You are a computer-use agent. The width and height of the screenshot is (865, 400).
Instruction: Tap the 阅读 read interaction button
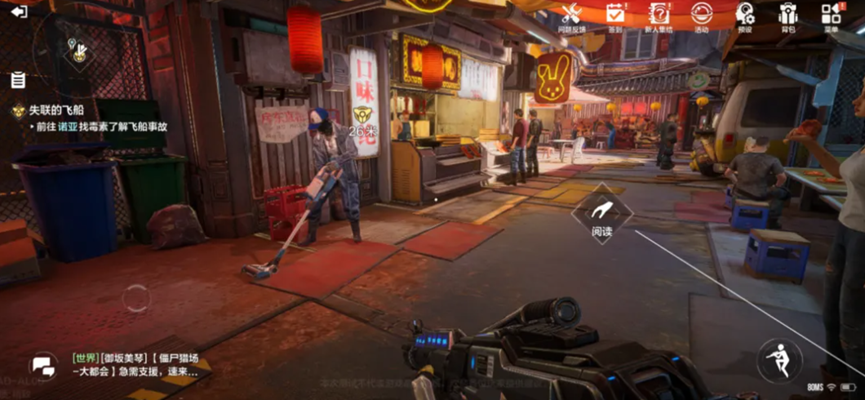click(x=601, y=213)
